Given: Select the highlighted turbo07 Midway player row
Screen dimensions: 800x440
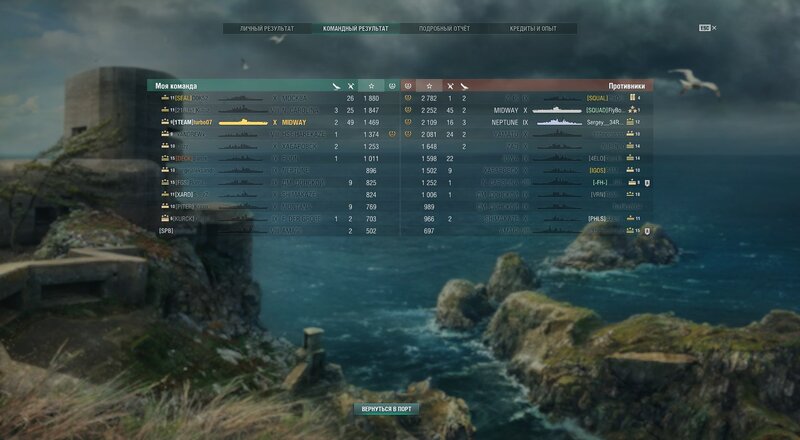Looking at the screenshot, I should pyautogui.click(x=270, y=121).
